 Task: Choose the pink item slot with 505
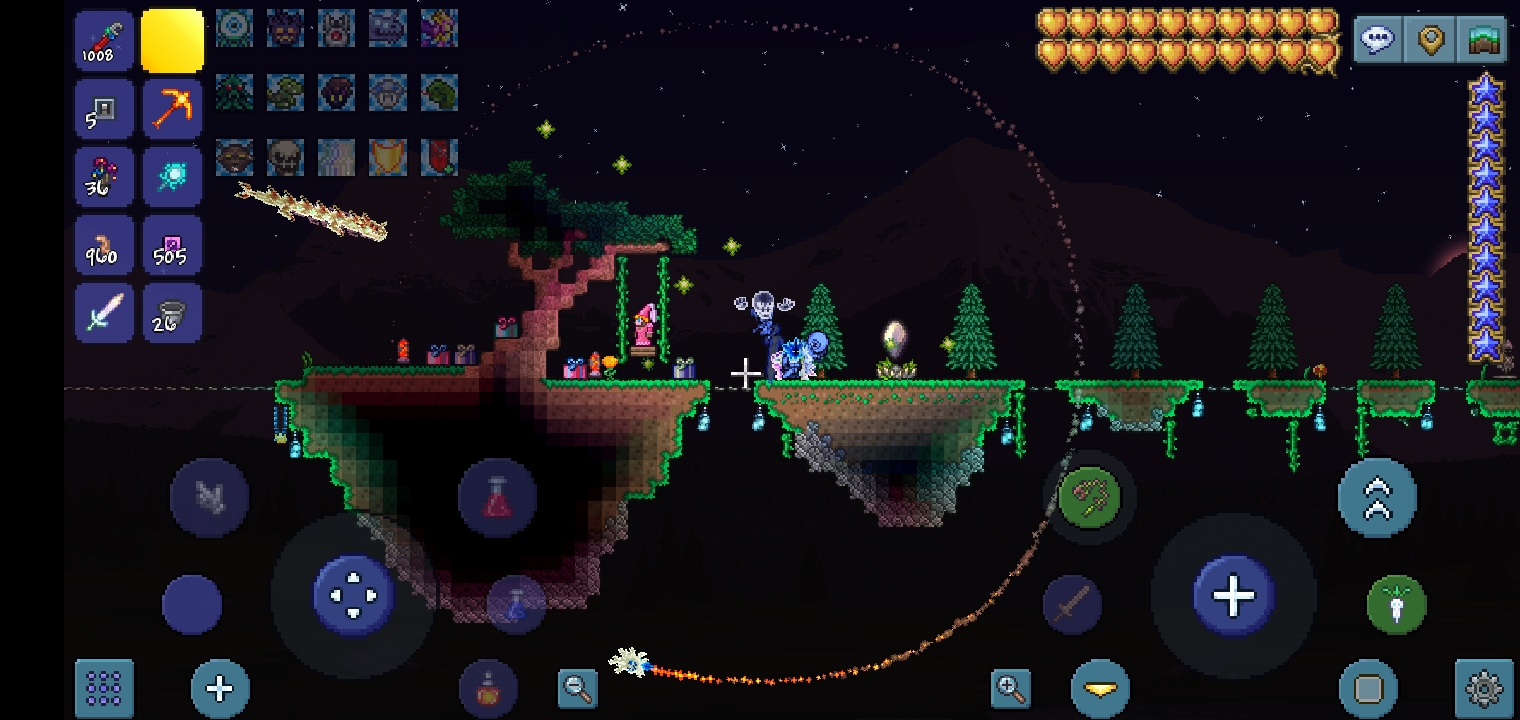(172, 245)
